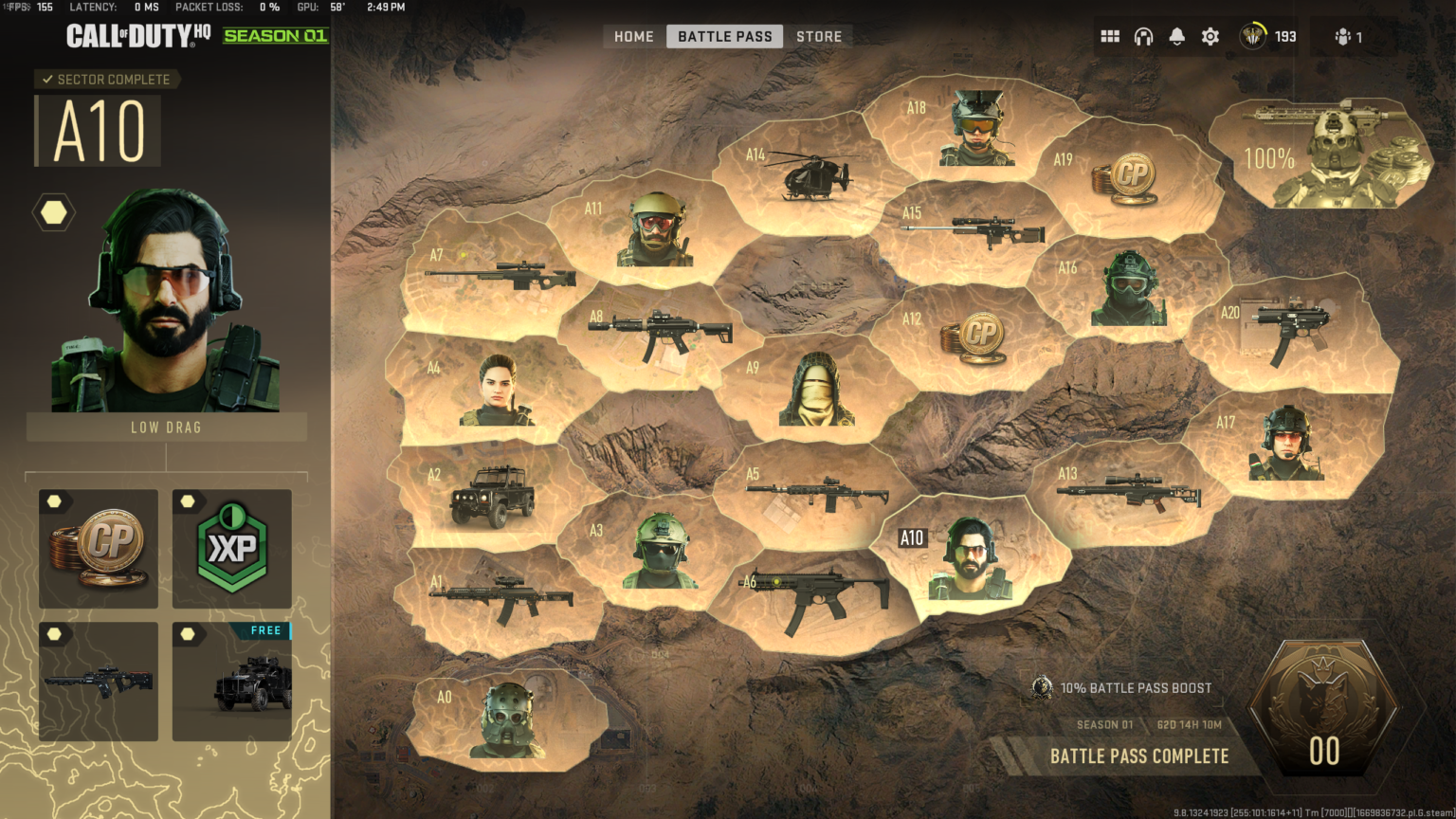1456x819 pixels.
Task: Open the social panel player icon
Action: (1345, 36)
